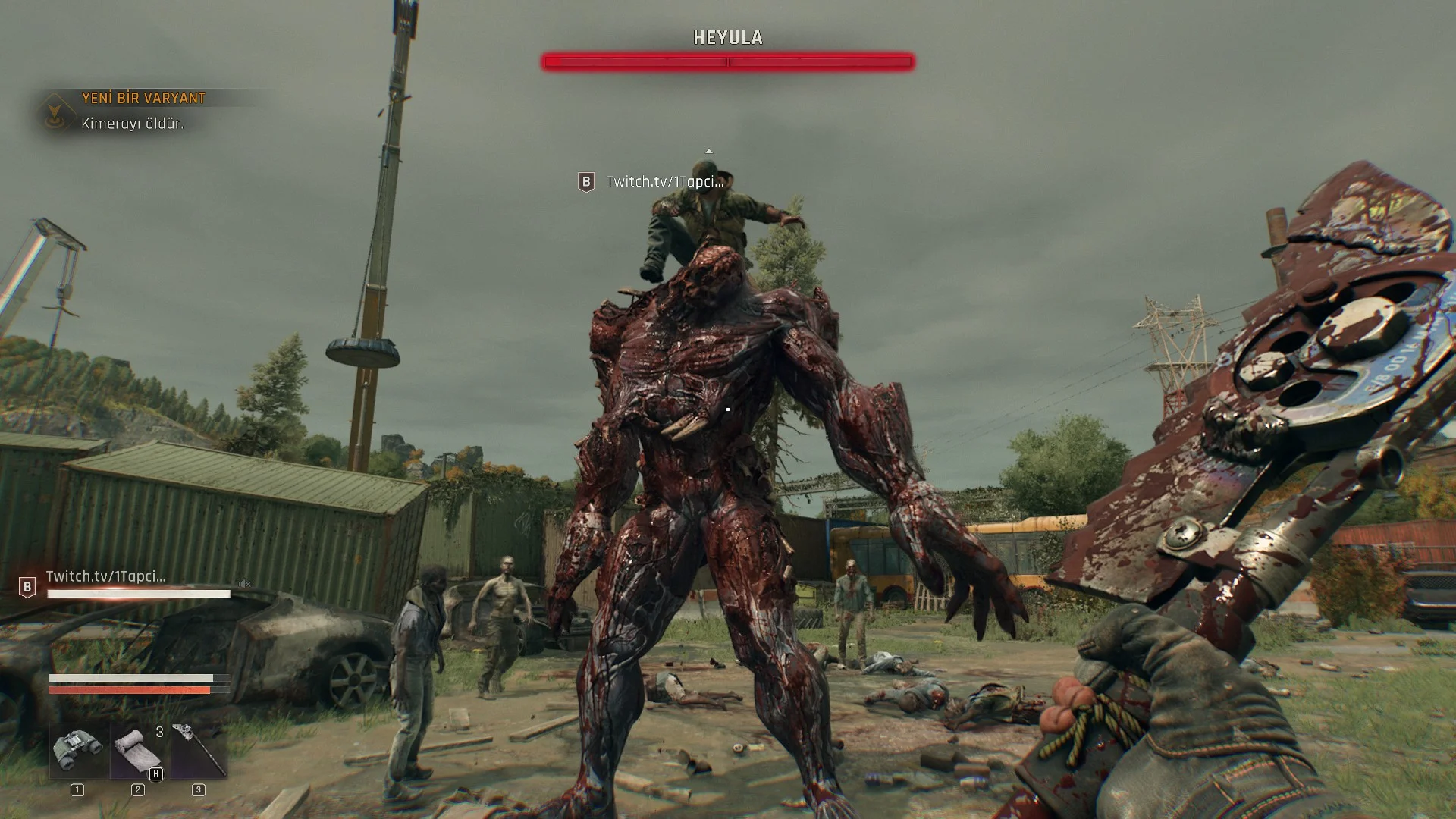This screenshot has height=819, width=1456.
Task: Click the muted speaker icon beside teammate name
Action: tap(245, 584)
